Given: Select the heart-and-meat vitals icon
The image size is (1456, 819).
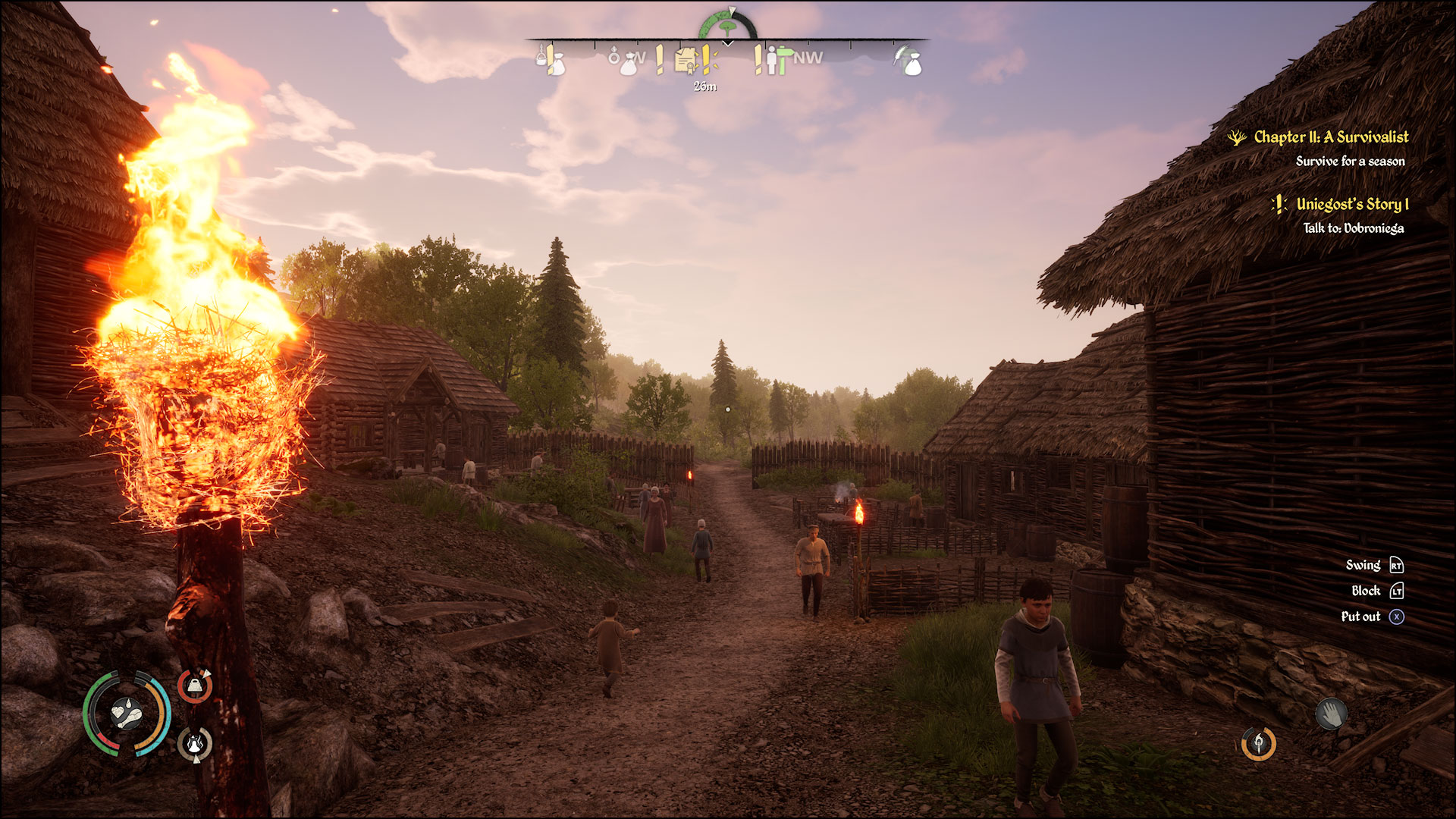Looking at the screenshot, I should click(126, 714).
